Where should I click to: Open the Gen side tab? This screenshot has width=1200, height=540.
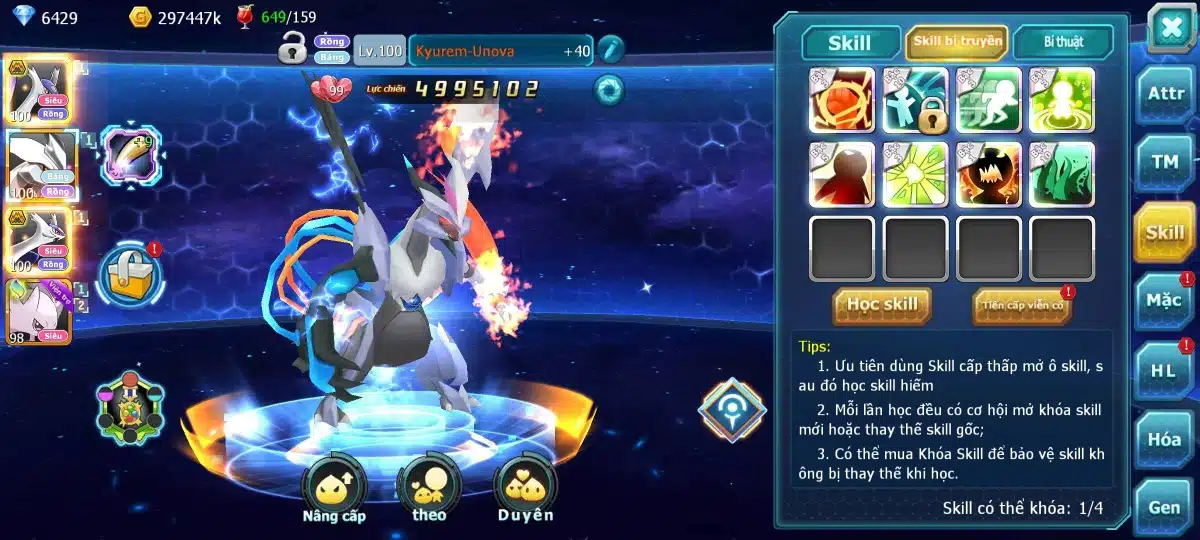[x=1165, y=507]
